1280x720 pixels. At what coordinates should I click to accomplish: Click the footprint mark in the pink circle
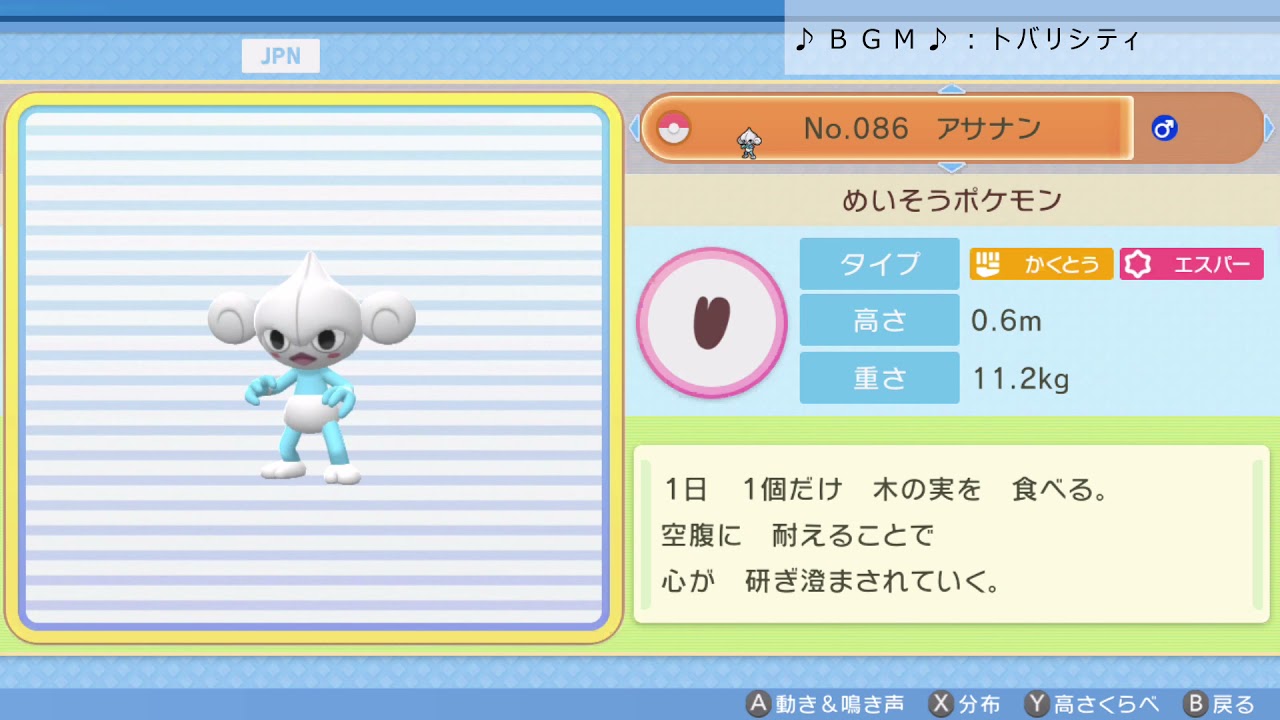[712, 323]
